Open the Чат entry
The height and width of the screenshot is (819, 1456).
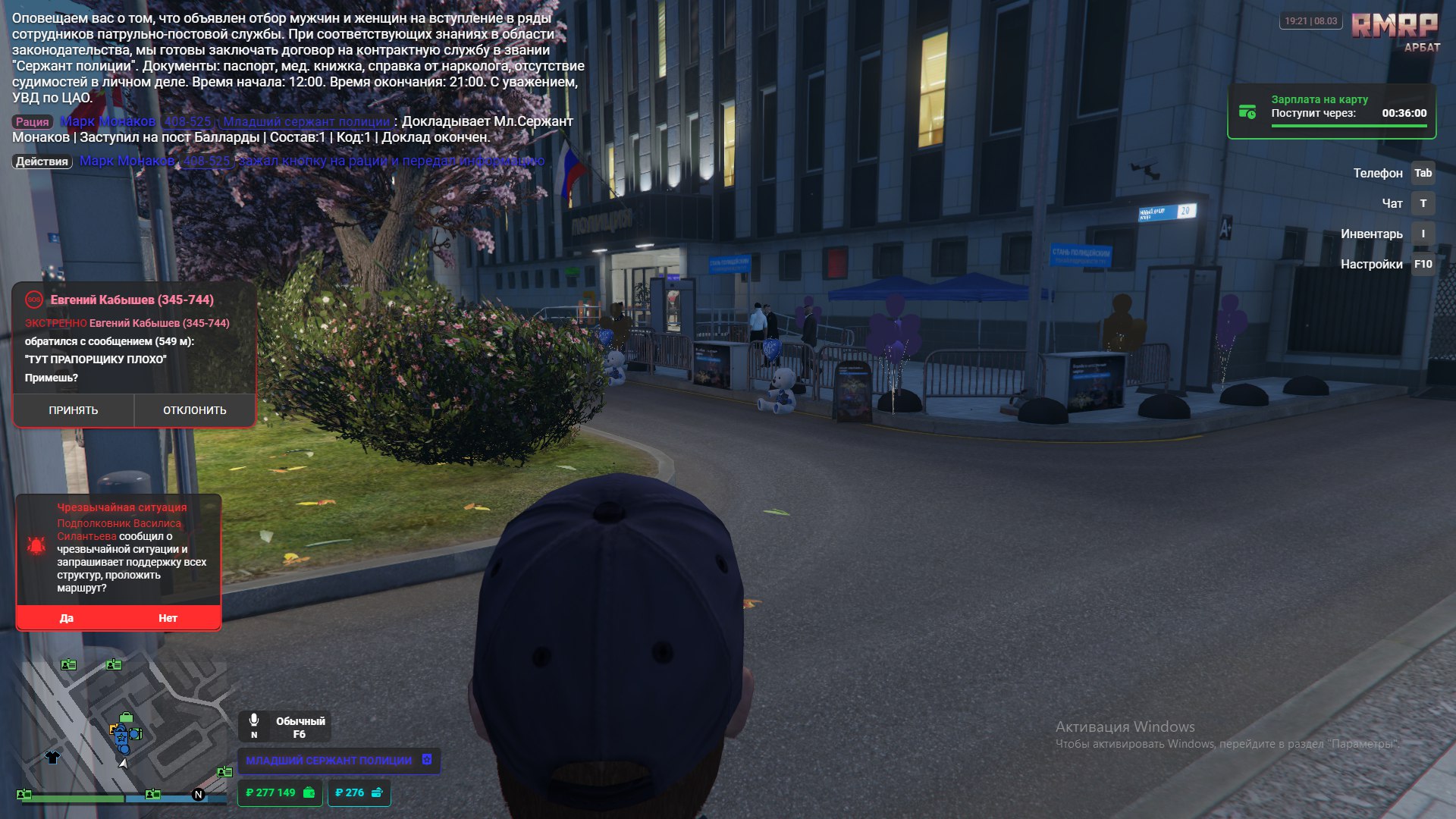(1392, 203)
